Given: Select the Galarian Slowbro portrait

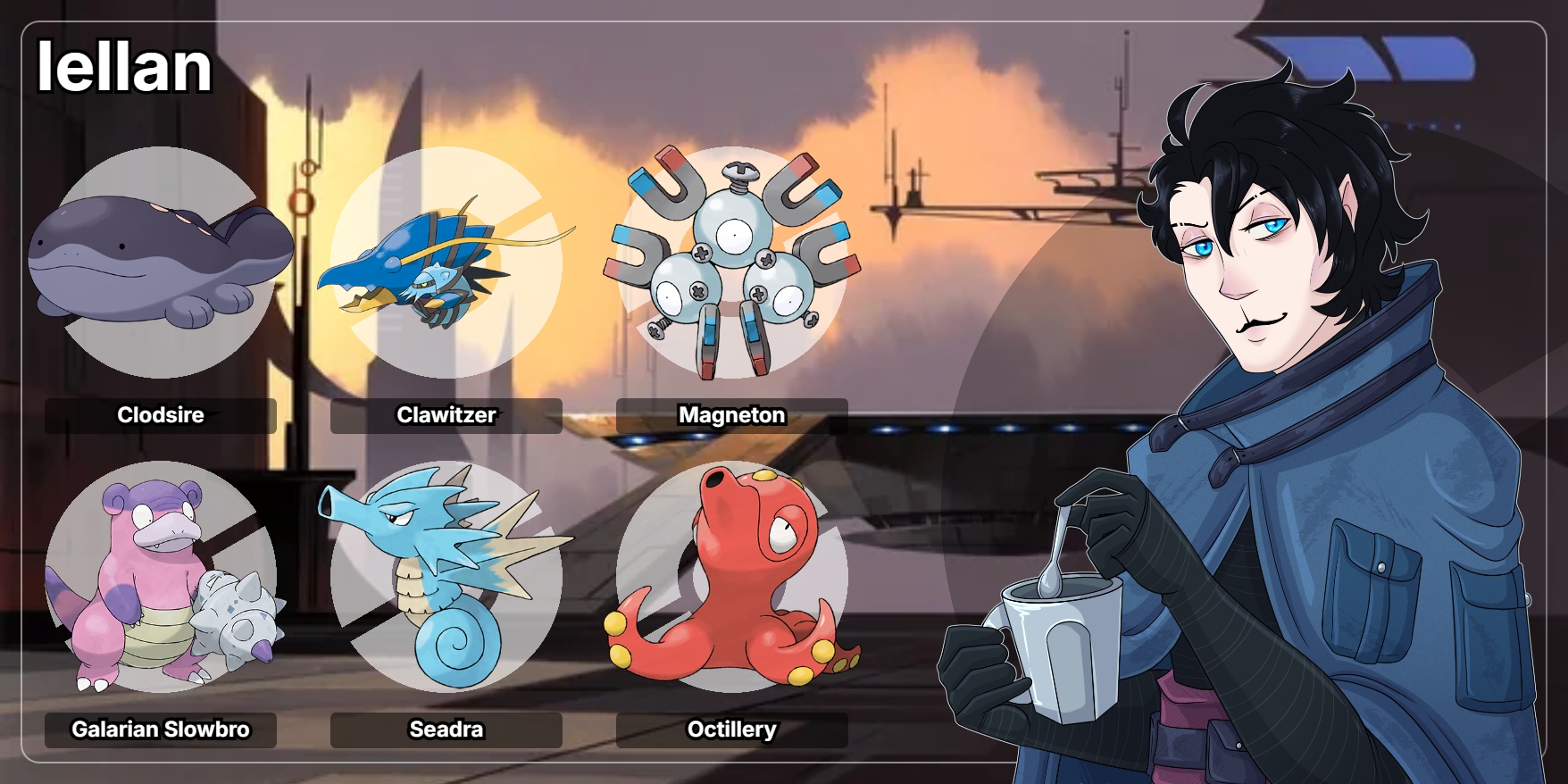Looking at the screenshot, I should [x=161, y=577].
